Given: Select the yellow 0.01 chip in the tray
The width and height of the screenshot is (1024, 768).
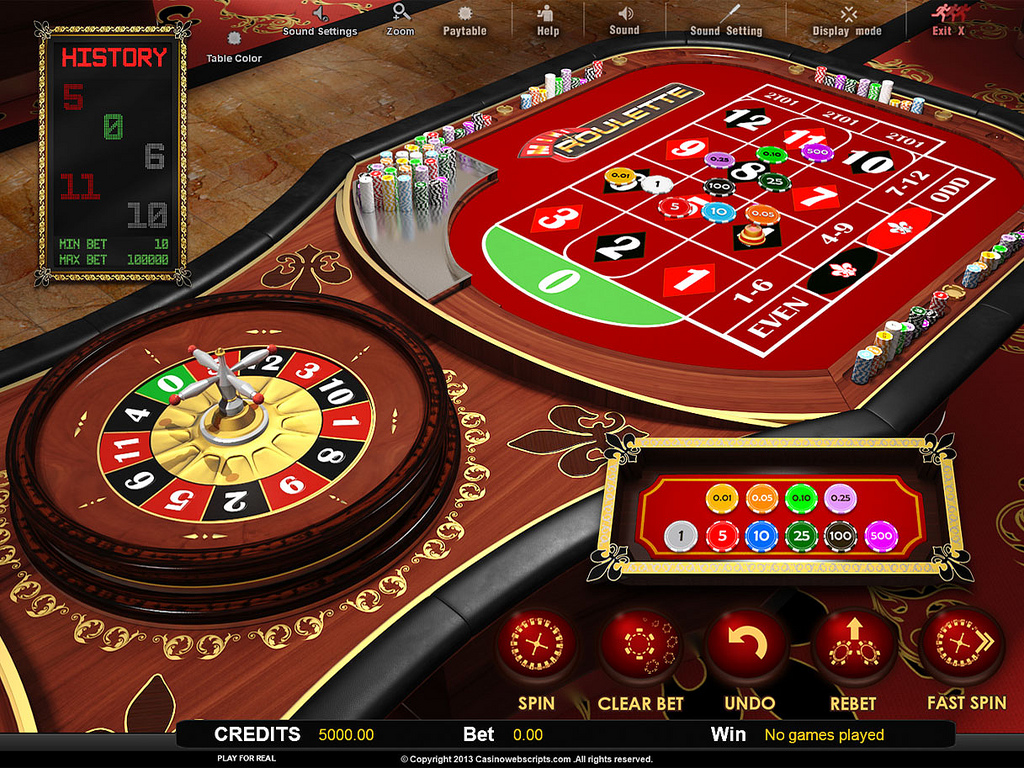Looking at the screenshot, I should 720,497.
